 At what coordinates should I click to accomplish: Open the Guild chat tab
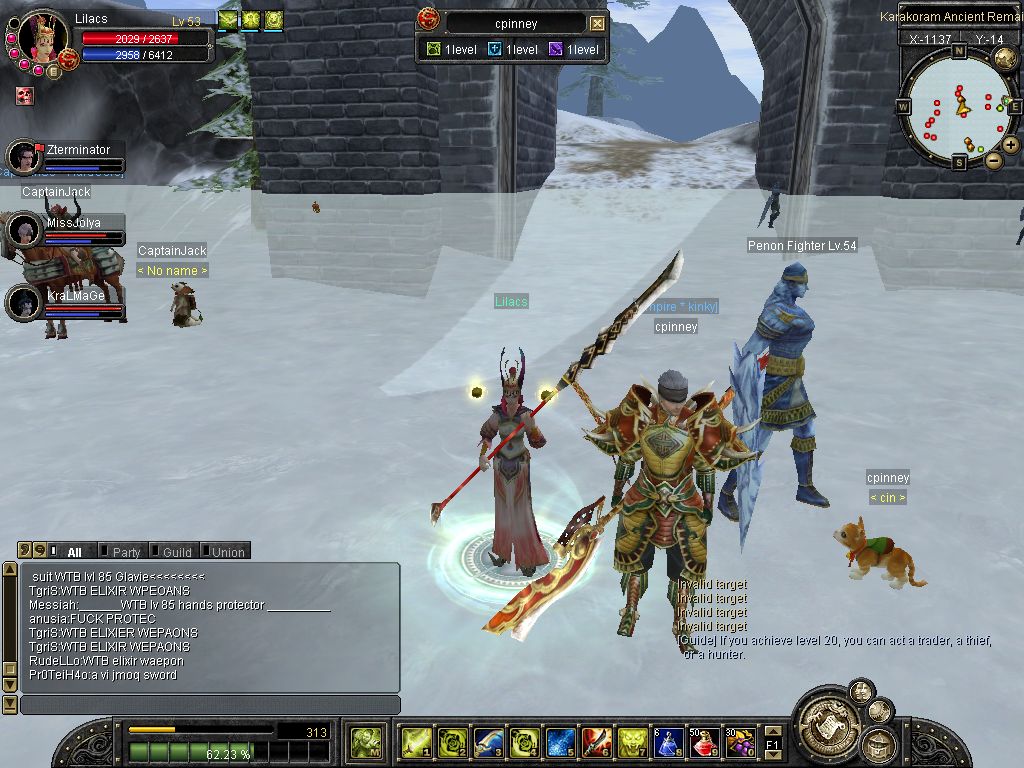[x=176, y=551]
